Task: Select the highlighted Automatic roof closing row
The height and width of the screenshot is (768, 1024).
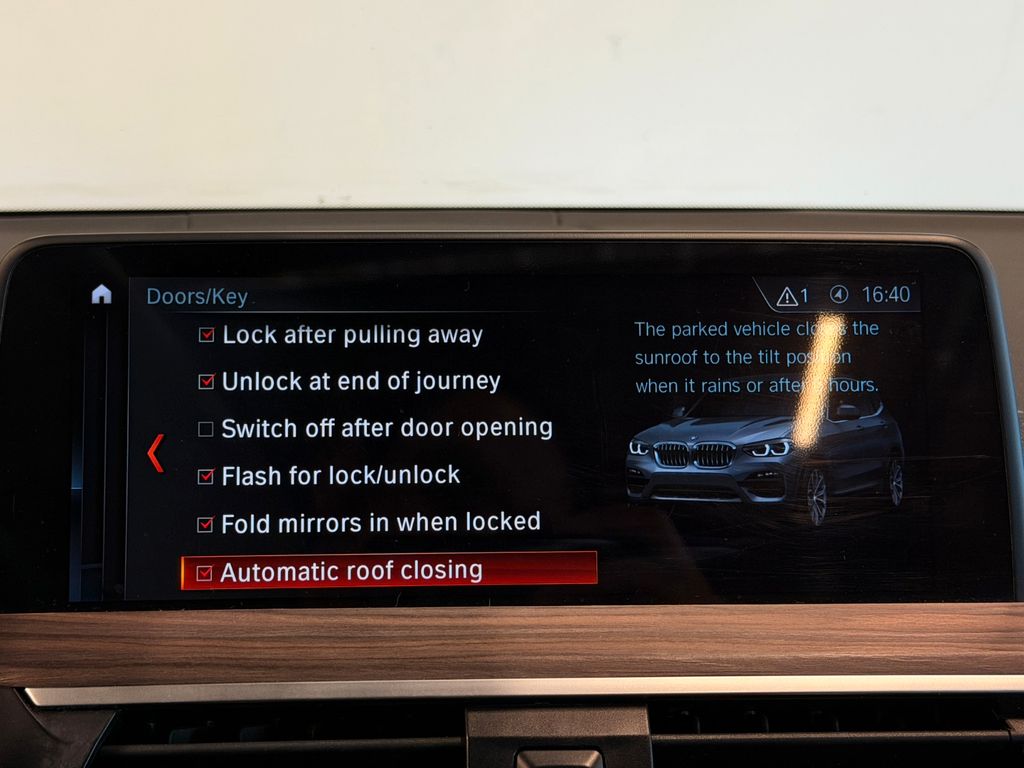Action: click(389, 571)
